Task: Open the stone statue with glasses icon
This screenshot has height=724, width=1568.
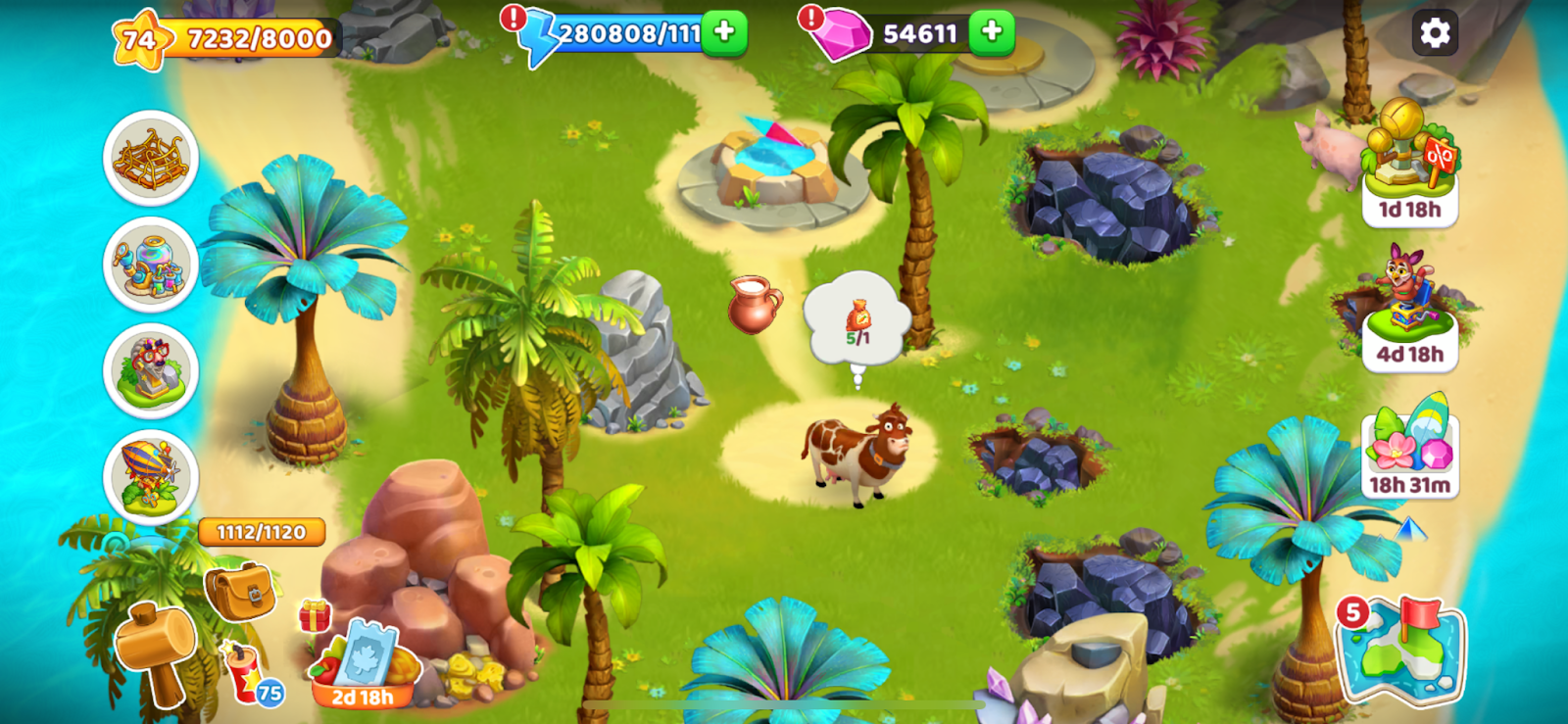Action: tap(151, 371)
